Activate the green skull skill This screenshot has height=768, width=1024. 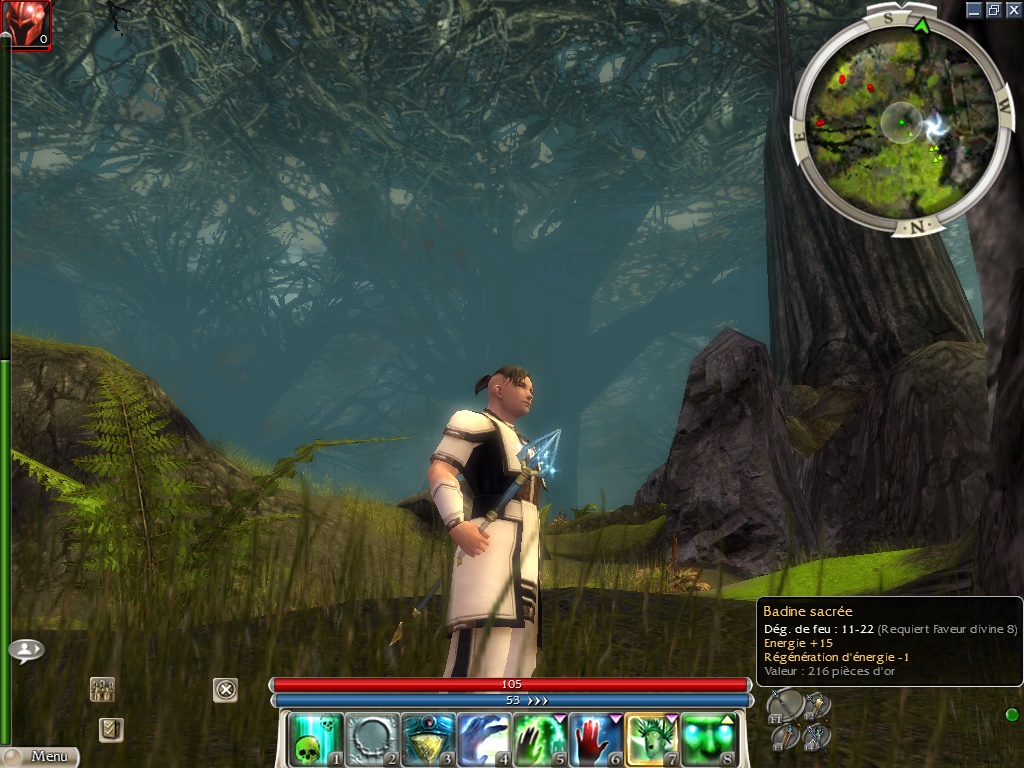pyautogui.click(x=315, y=739)
